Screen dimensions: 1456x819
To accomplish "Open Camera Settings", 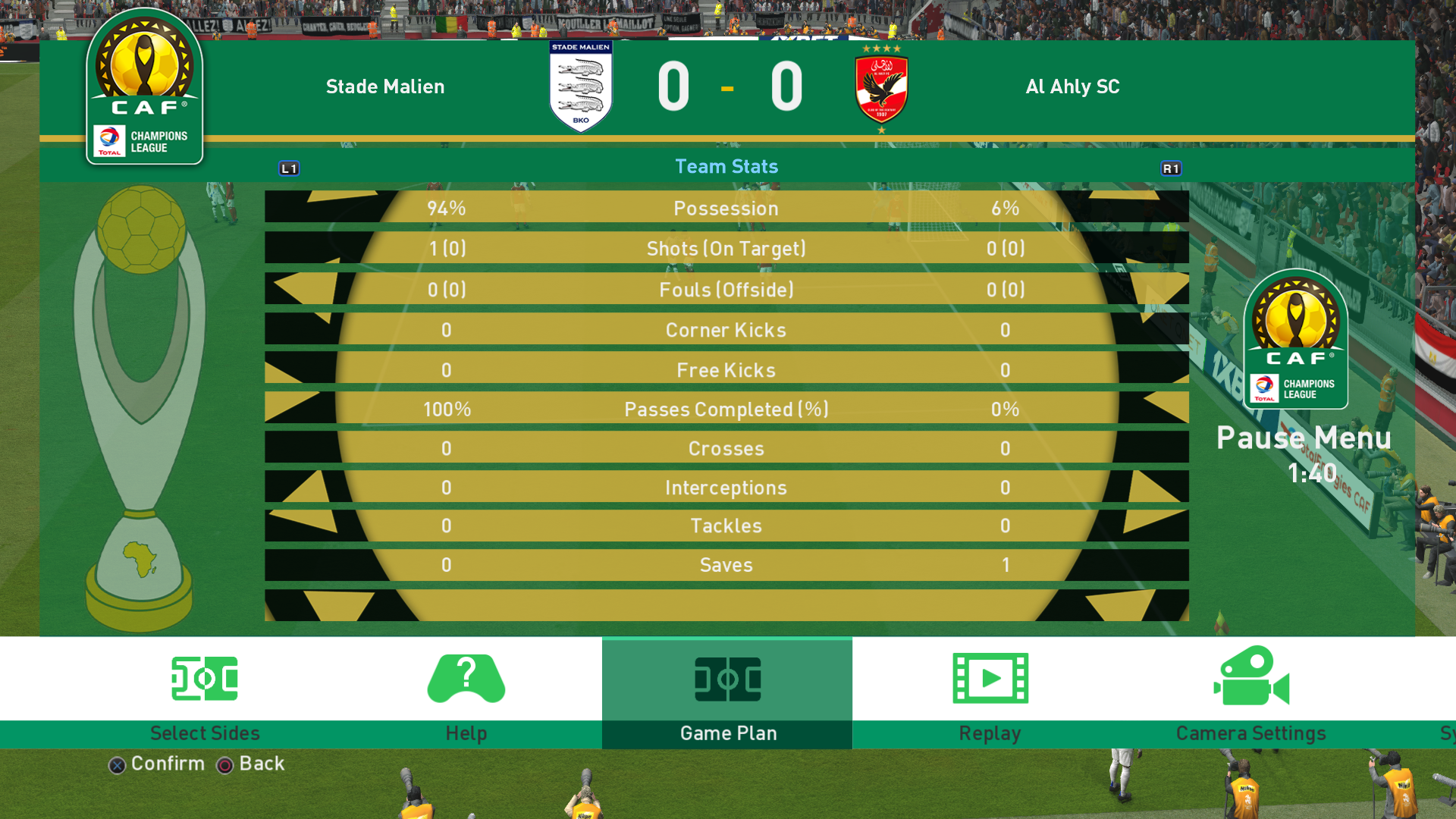I will [1250, 693].
